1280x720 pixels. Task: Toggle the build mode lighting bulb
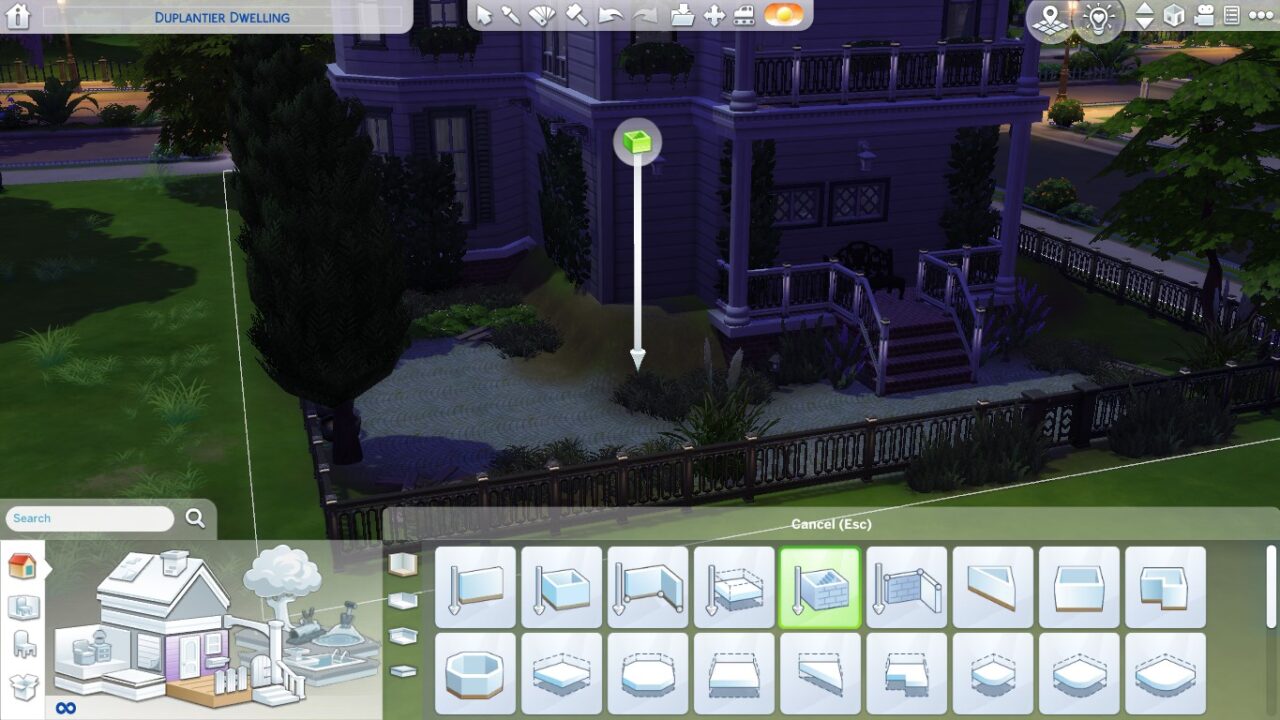[x=1097, y=16]
